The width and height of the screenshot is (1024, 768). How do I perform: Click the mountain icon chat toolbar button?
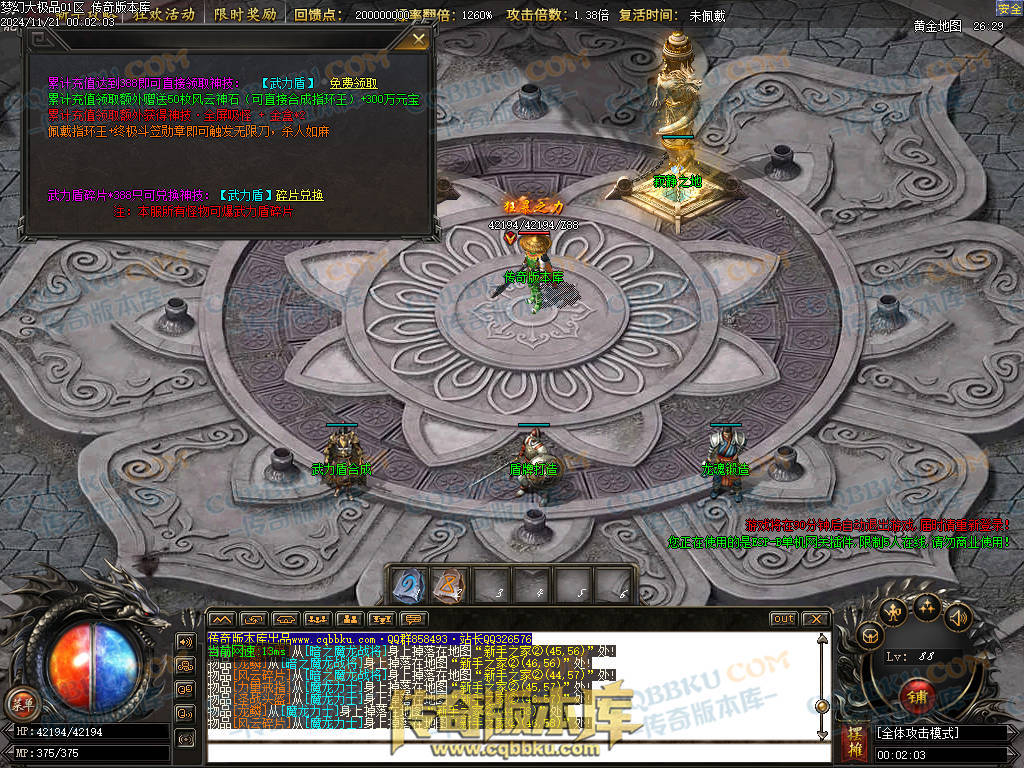tap(221, 619)
